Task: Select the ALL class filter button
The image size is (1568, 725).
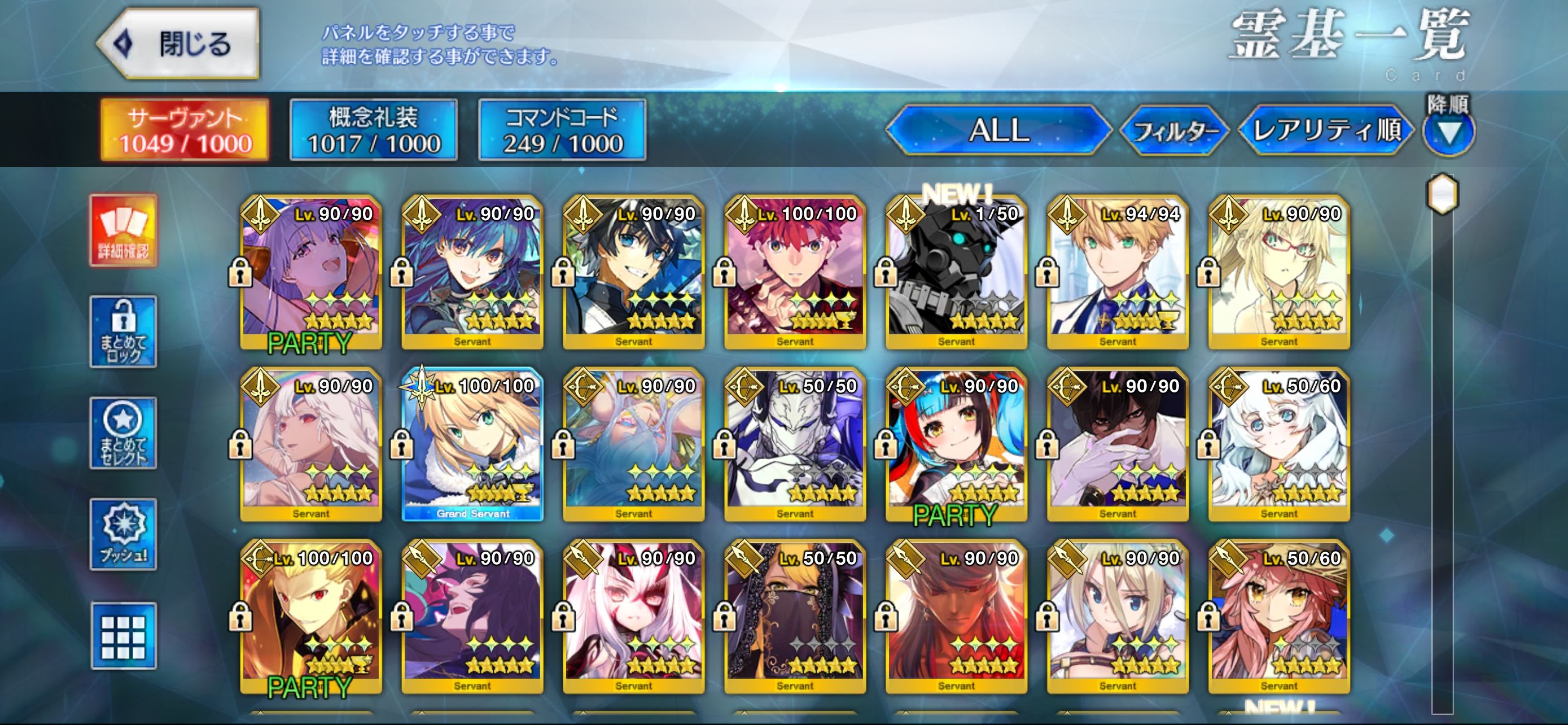Action: point(998,130)
